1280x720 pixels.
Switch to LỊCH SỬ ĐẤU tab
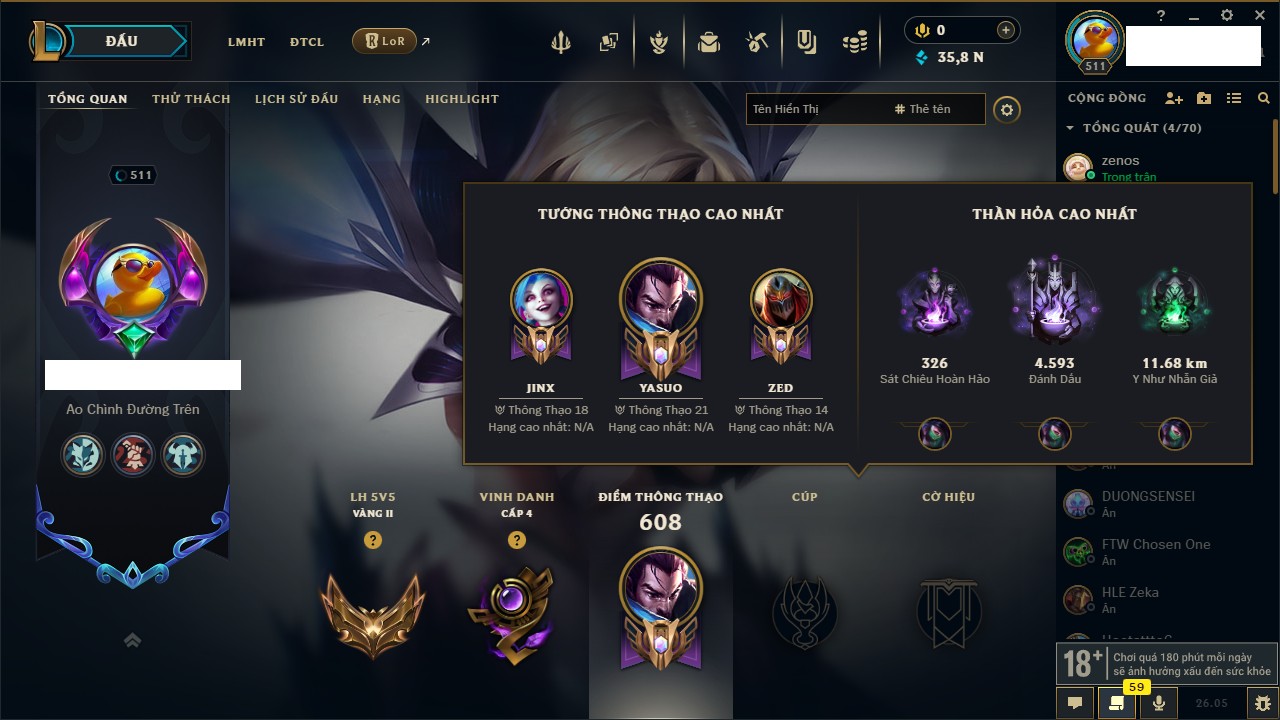pos(296,99)
